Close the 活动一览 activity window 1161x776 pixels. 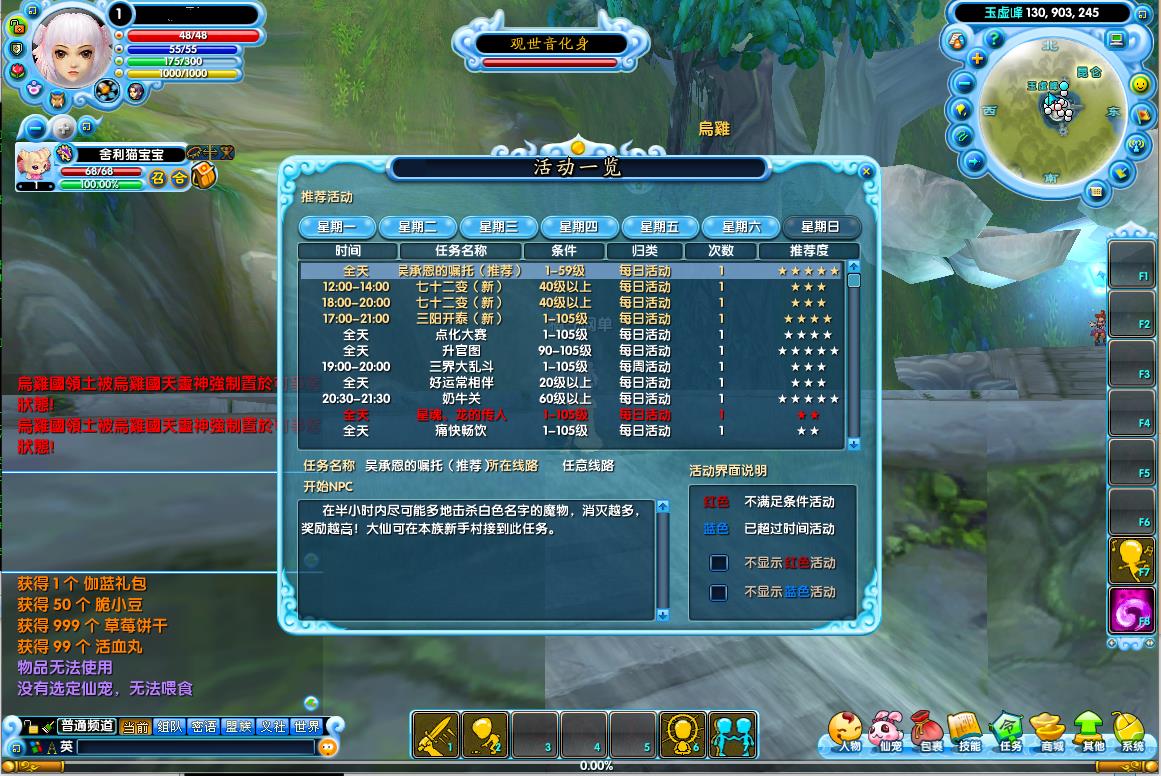(866, 172)
